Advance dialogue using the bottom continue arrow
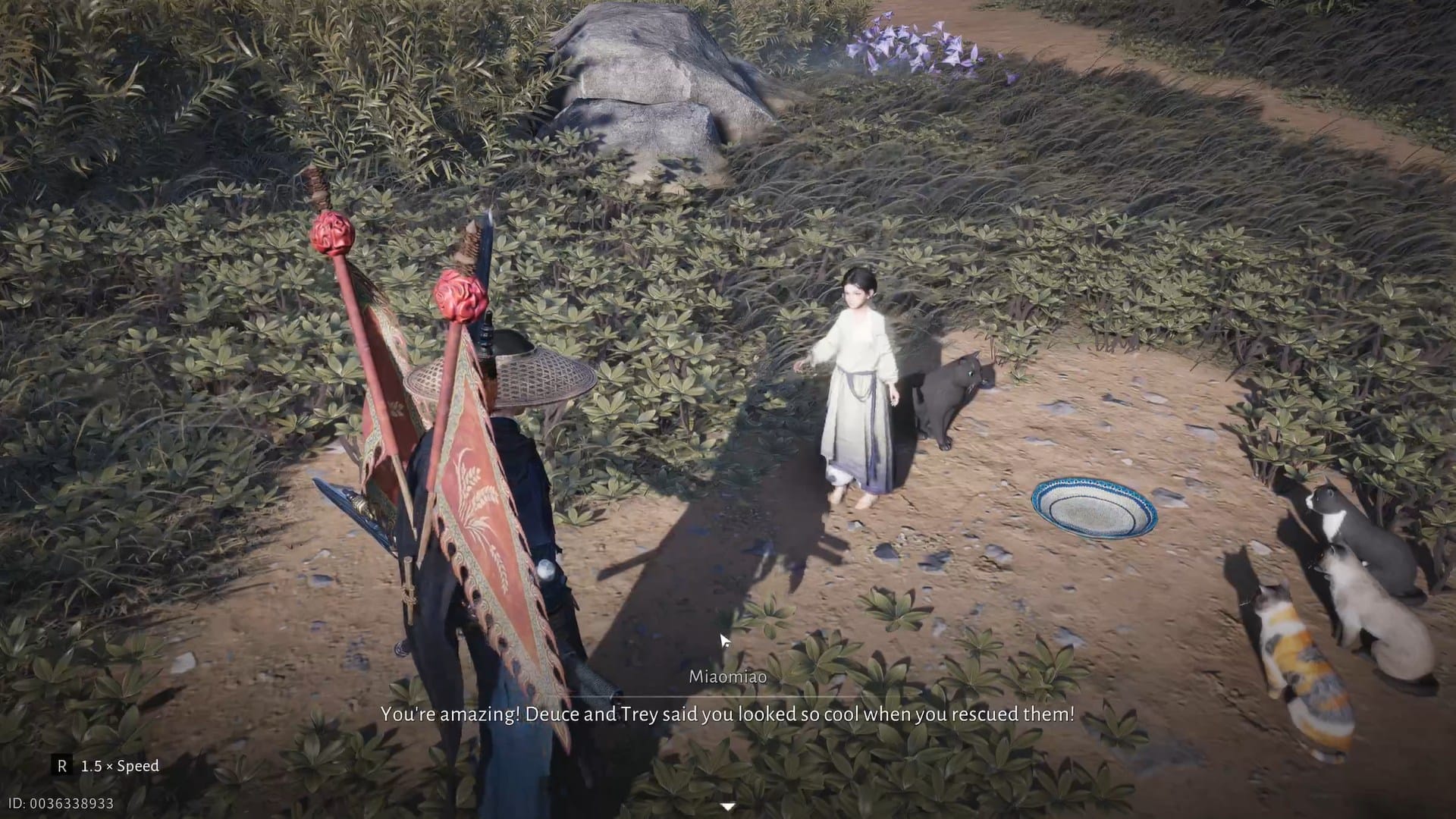This screenshot has height=819, width=1456. point(727,807)
